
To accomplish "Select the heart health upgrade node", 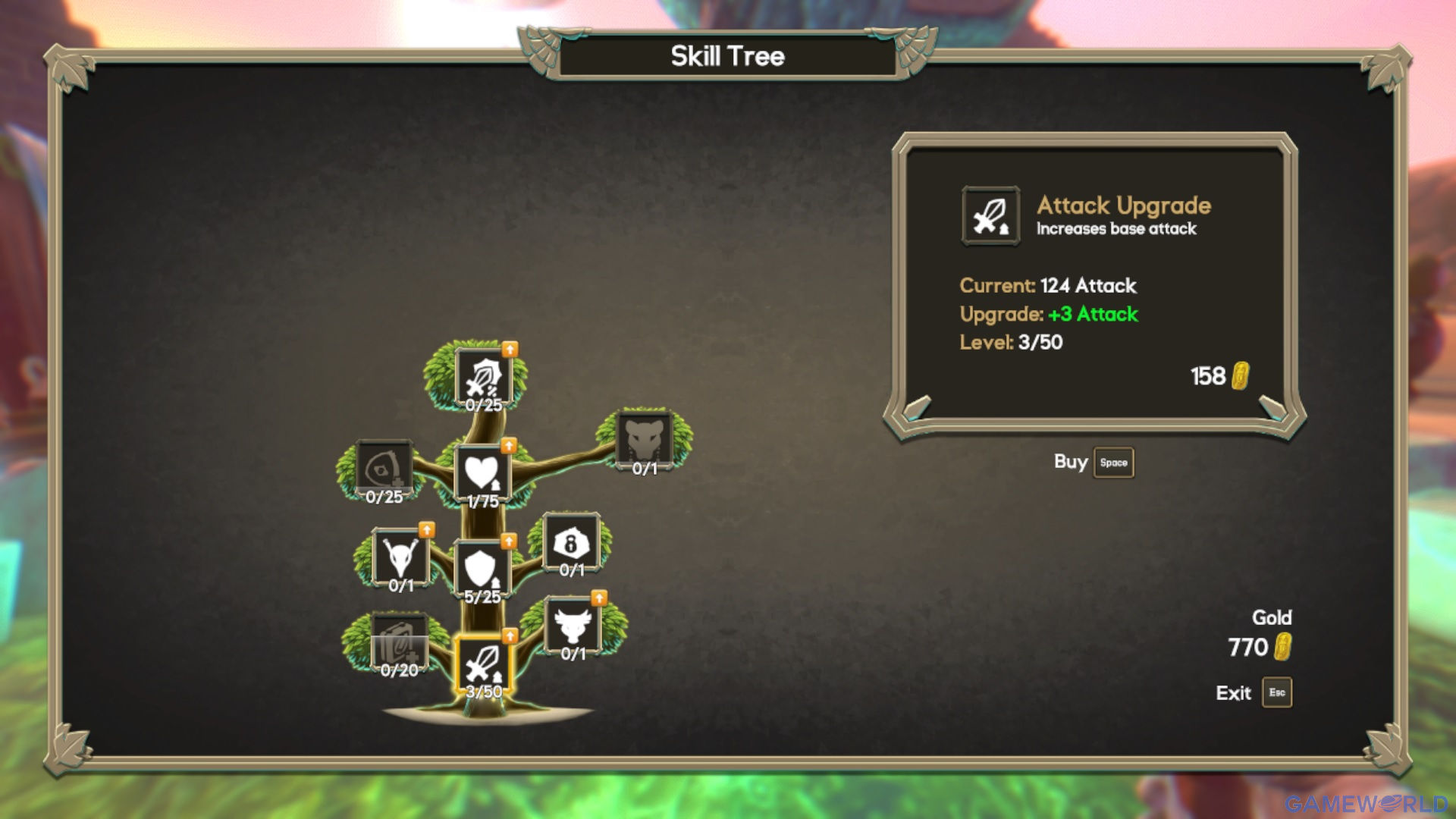I will tap(482, 472).
